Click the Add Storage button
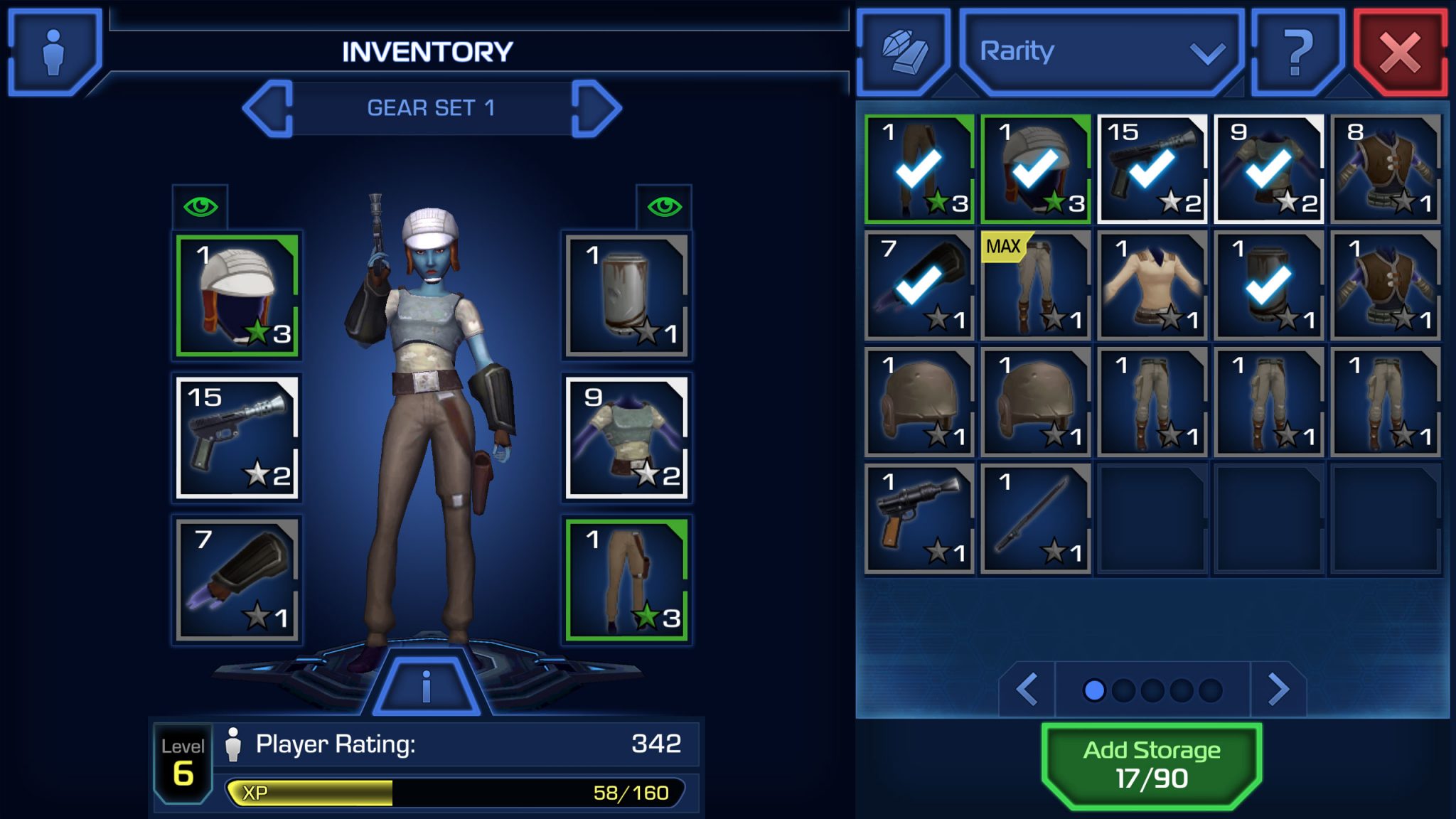1456x819 pixels. [x=1151, y=765]
